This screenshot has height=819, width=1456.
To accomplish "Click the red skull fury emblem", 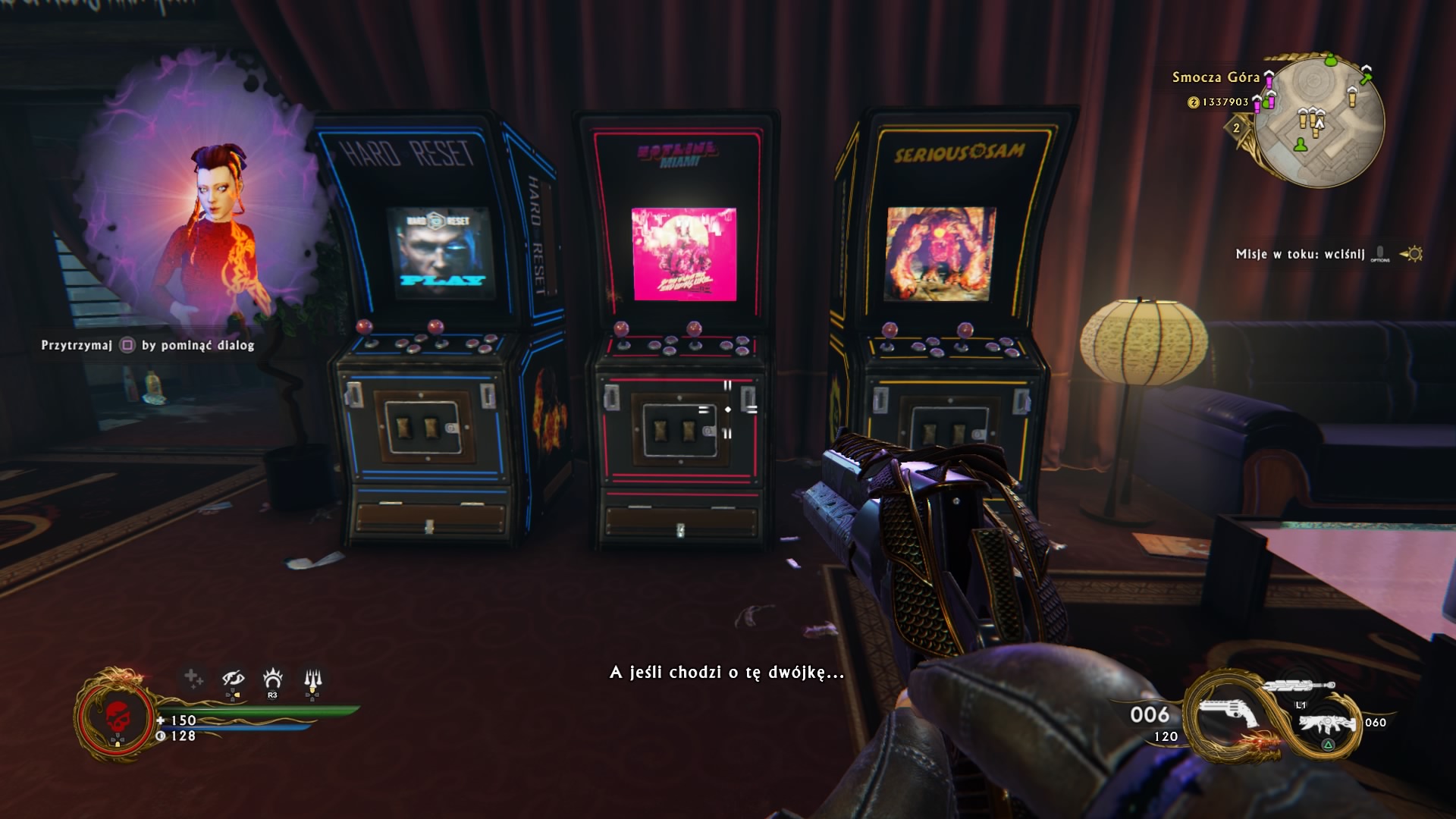I will click(x=116, y=717).
